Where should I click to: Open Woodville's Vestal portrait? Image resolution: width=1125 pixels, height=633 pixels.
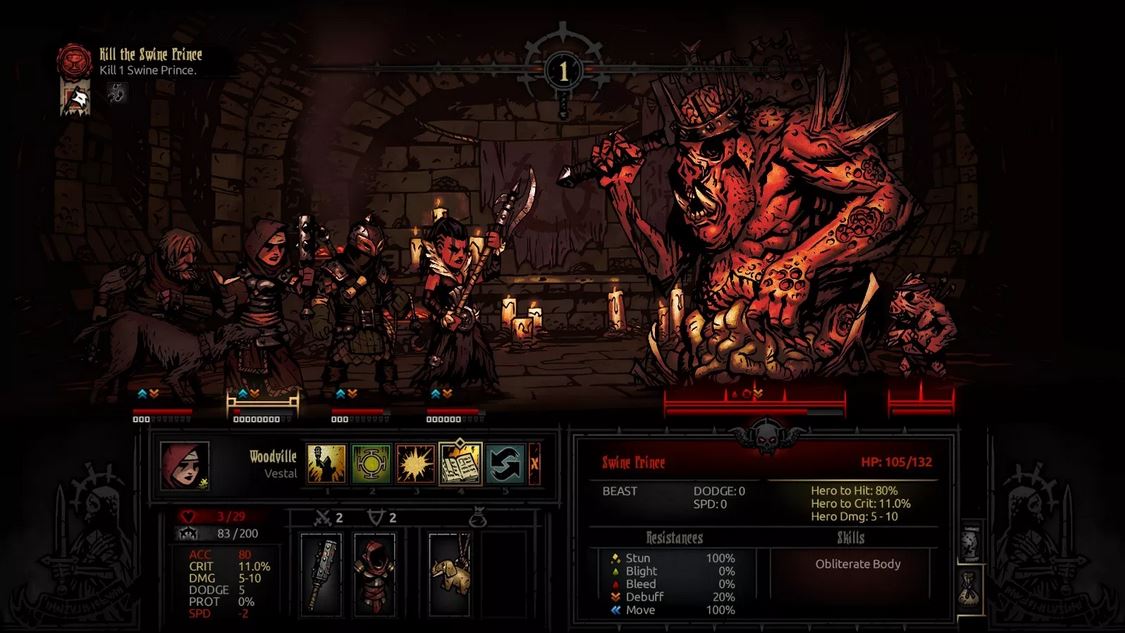(185, 465)
